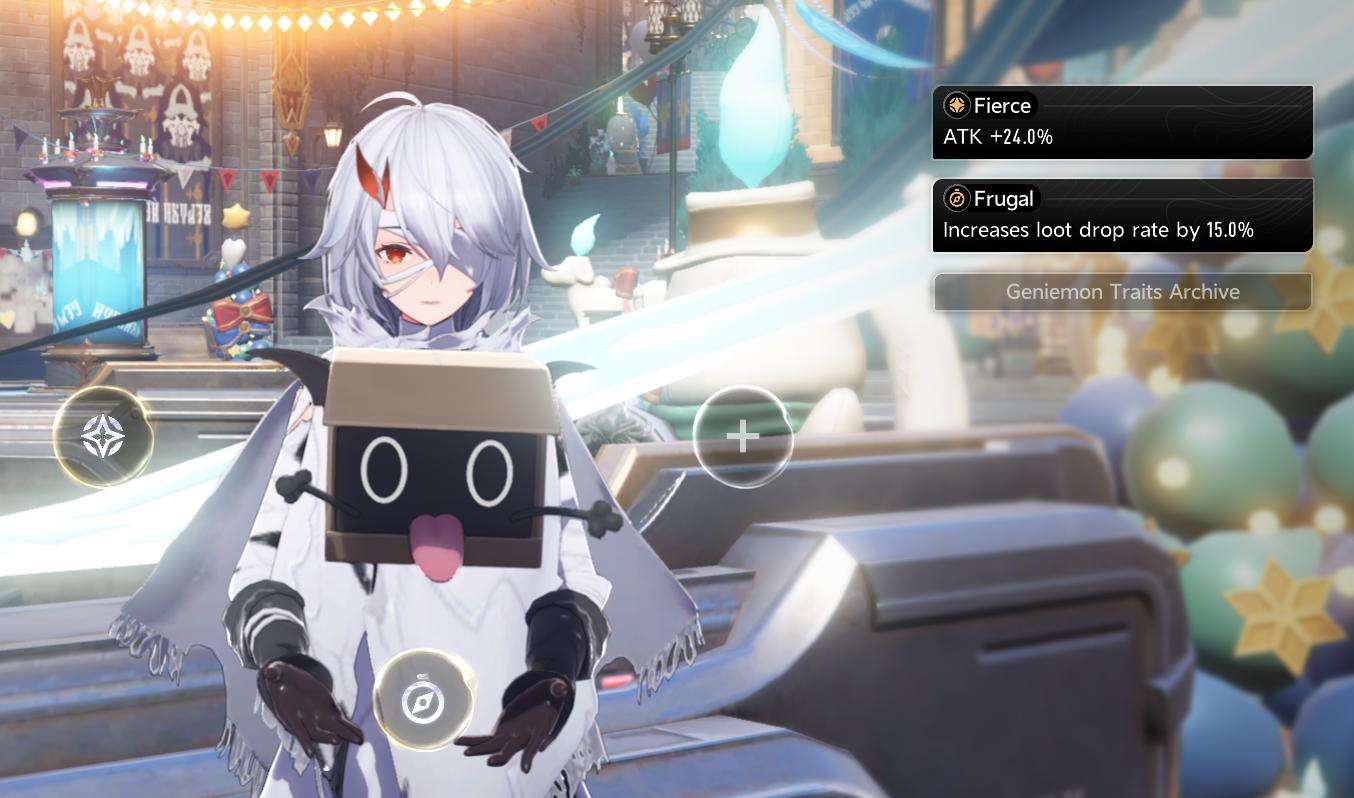
Task: Select the Frugal trait entry
Action: [x=1122, y=215]
